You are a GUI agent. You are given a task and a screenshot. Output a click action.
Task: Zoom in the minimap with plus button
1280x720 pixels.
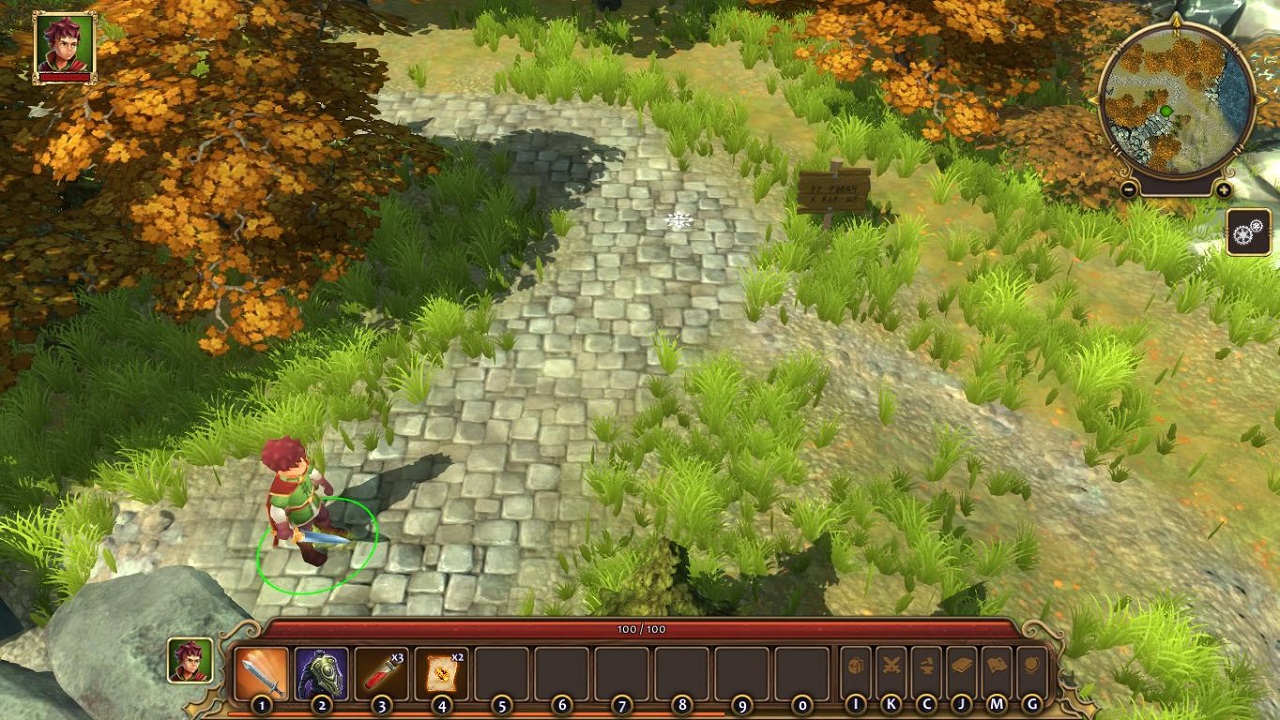[x=1224, y=189]
